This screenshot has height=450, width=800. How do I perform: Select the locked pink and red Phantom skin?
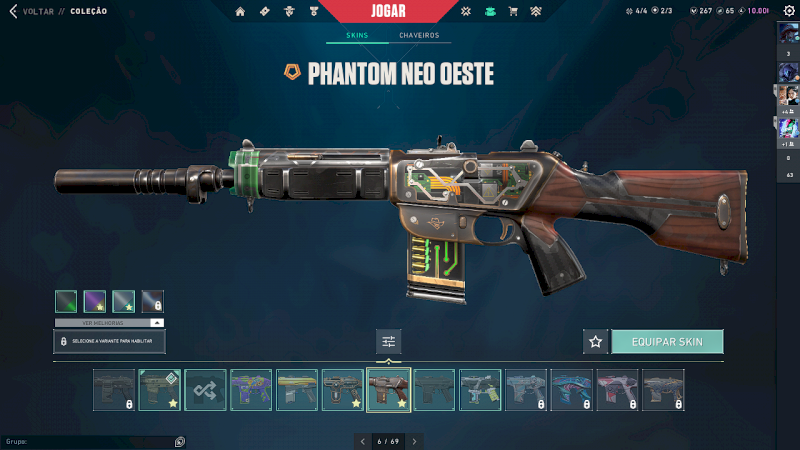pyautogui.click(x=617, y=390)
